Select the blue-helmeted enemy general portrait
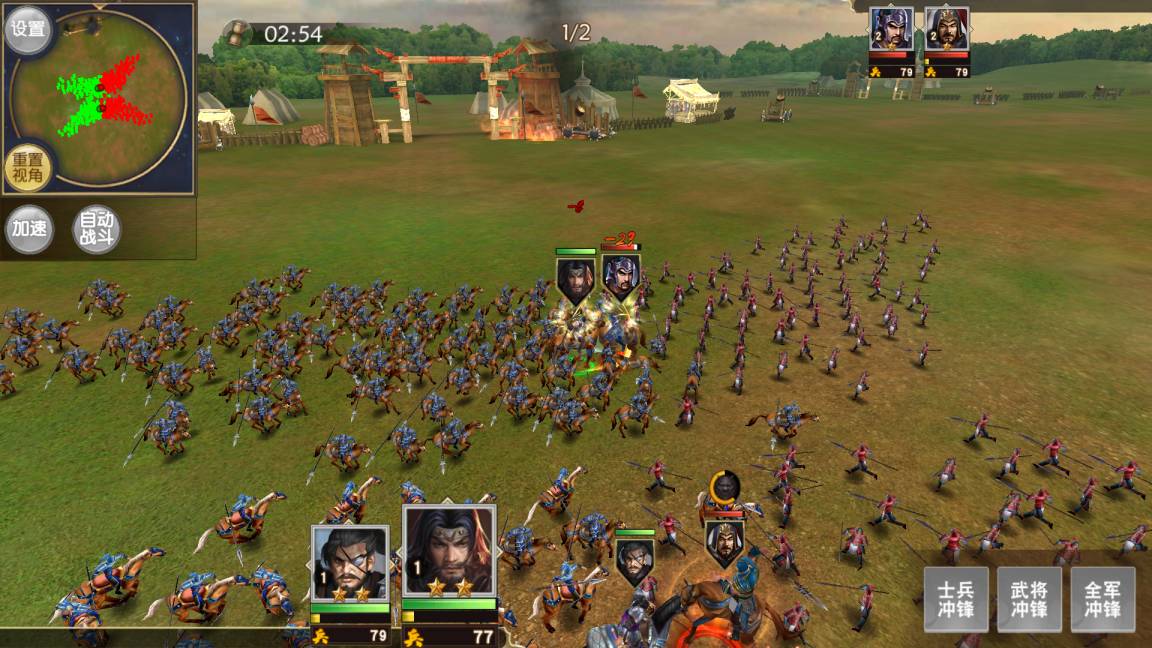 (891, 30)
